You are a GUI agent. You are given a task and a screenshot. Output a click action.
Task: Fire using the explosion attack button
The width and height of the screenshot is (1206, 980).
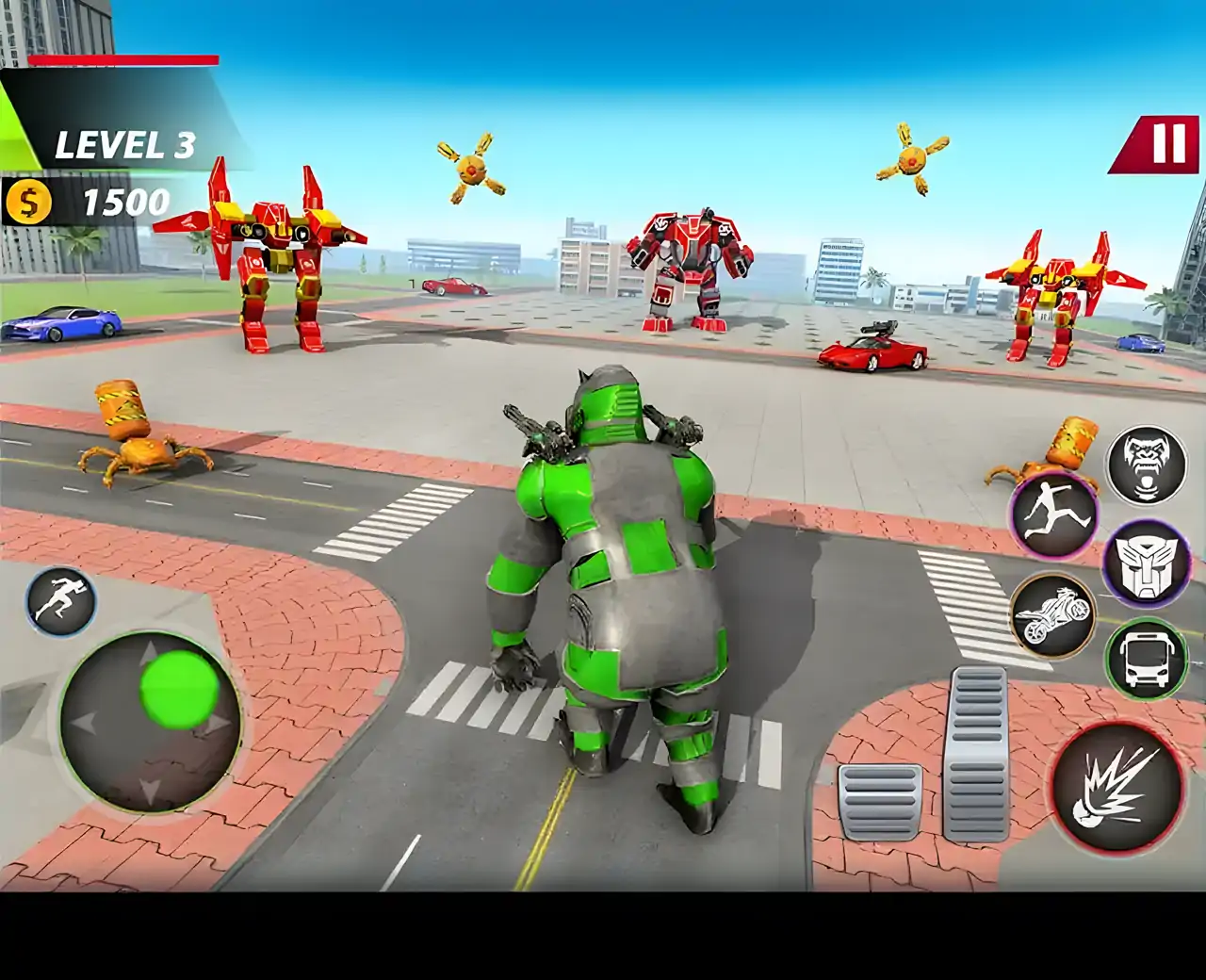[1117, 786]
